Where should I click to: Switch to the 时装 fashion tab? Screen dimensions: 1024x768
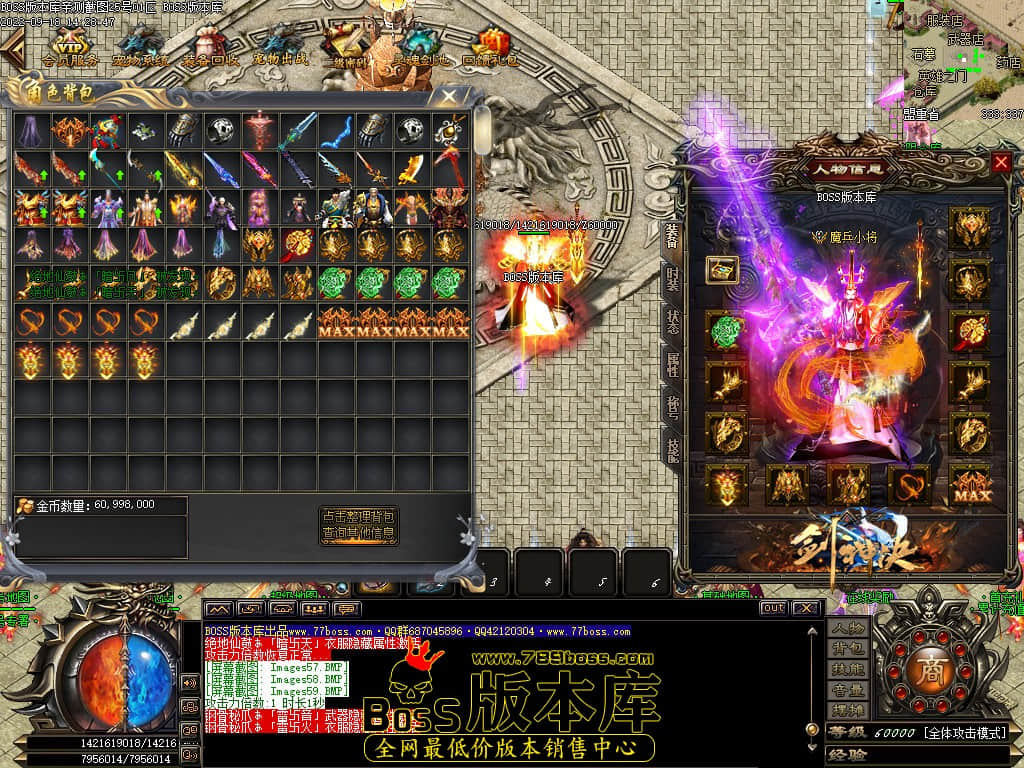click(673, 280)
